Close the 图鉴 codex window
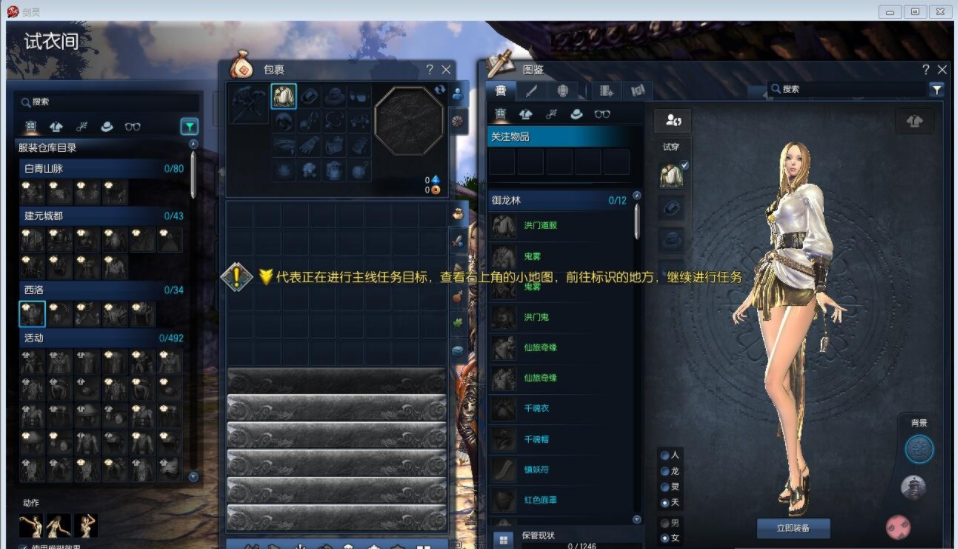The image size is (958, 549). pyautogui.click(x=941, y=69)
